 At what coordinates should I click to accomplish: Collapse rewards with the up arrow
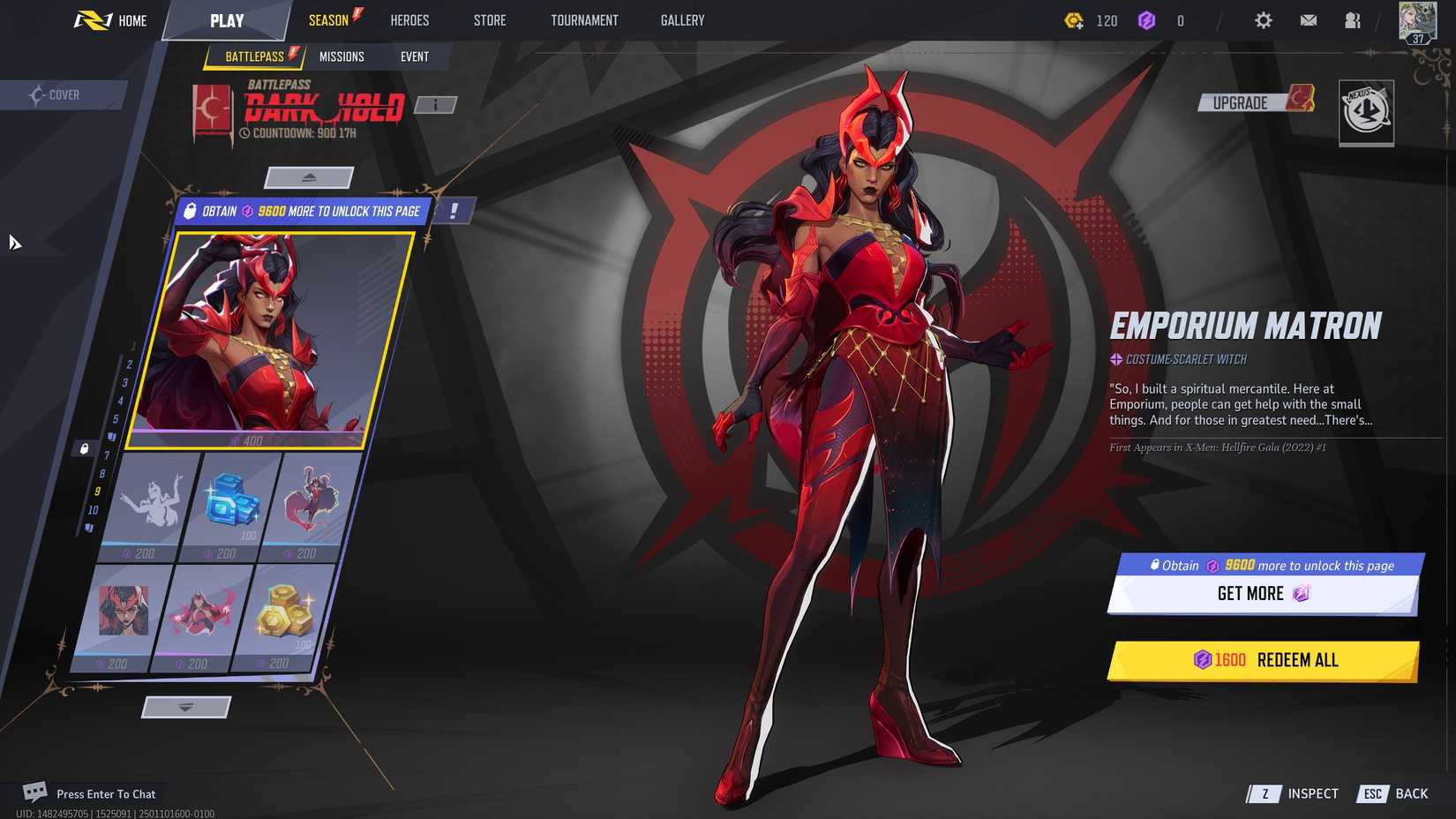pos(309,177)
